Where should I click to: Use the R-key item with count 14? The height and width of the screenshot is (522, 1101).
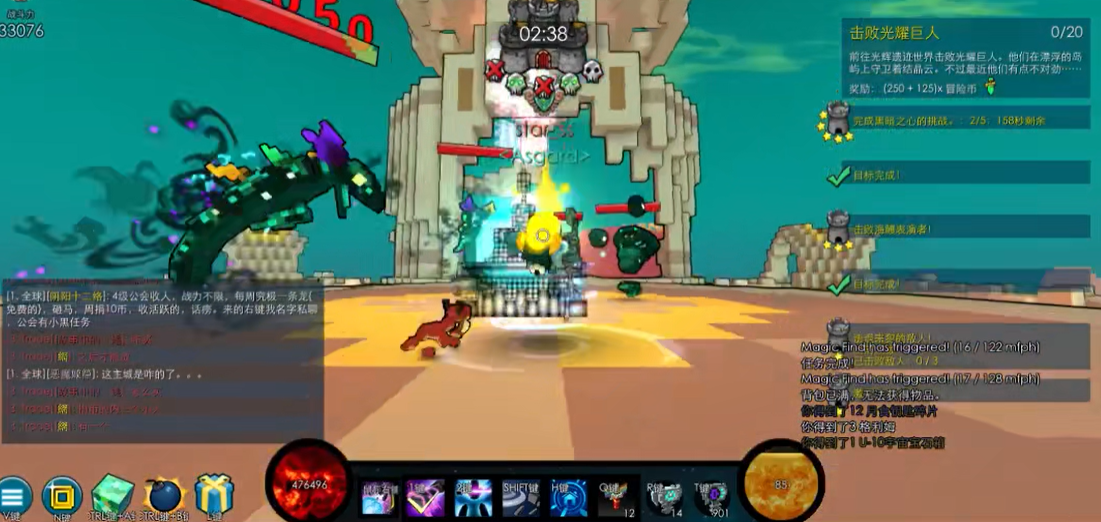(x=665, y=497)
